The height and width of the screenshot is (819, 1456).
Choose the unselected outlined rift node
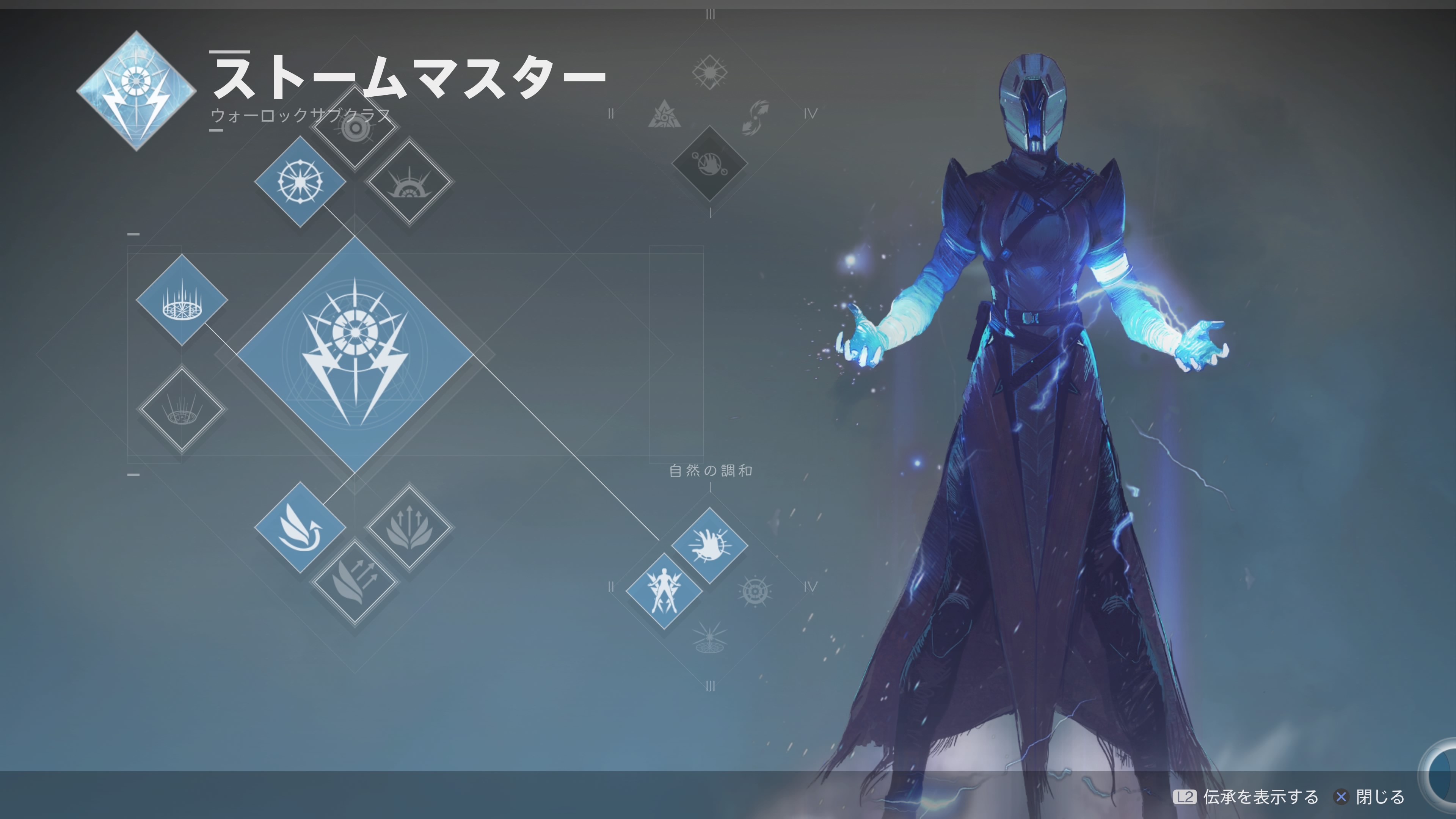[x=182, y=409]
